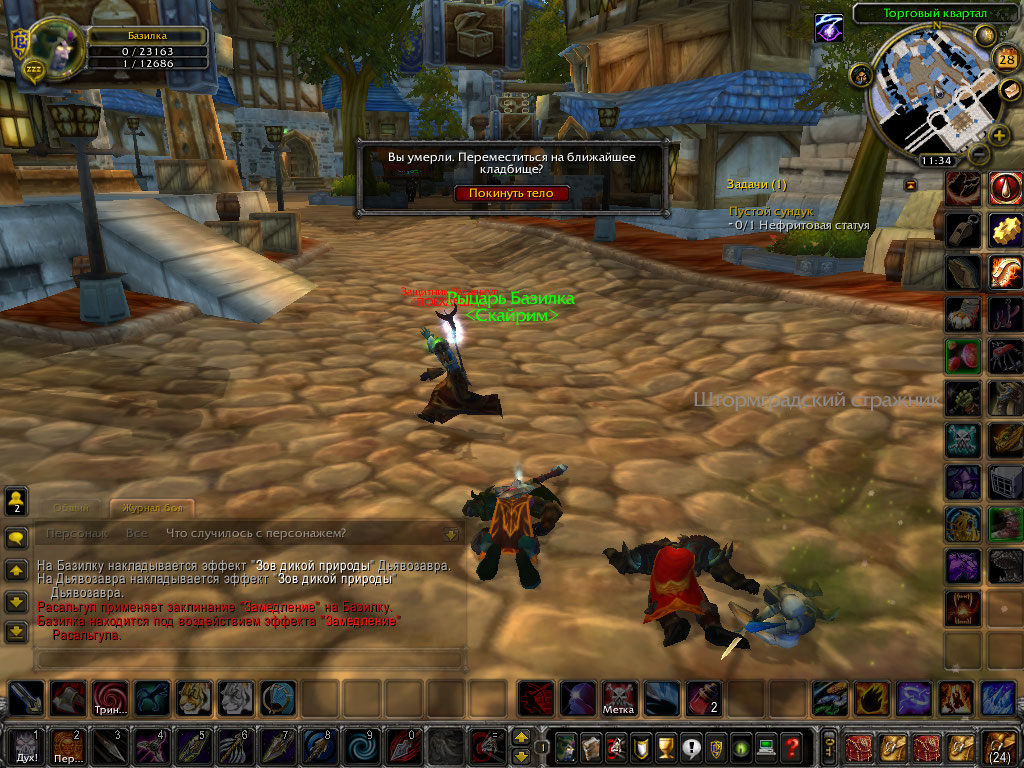Open the gold trophy achievements button
Image resolution: width=1024 pixels, height=768 pixels.
pos(661,746)
